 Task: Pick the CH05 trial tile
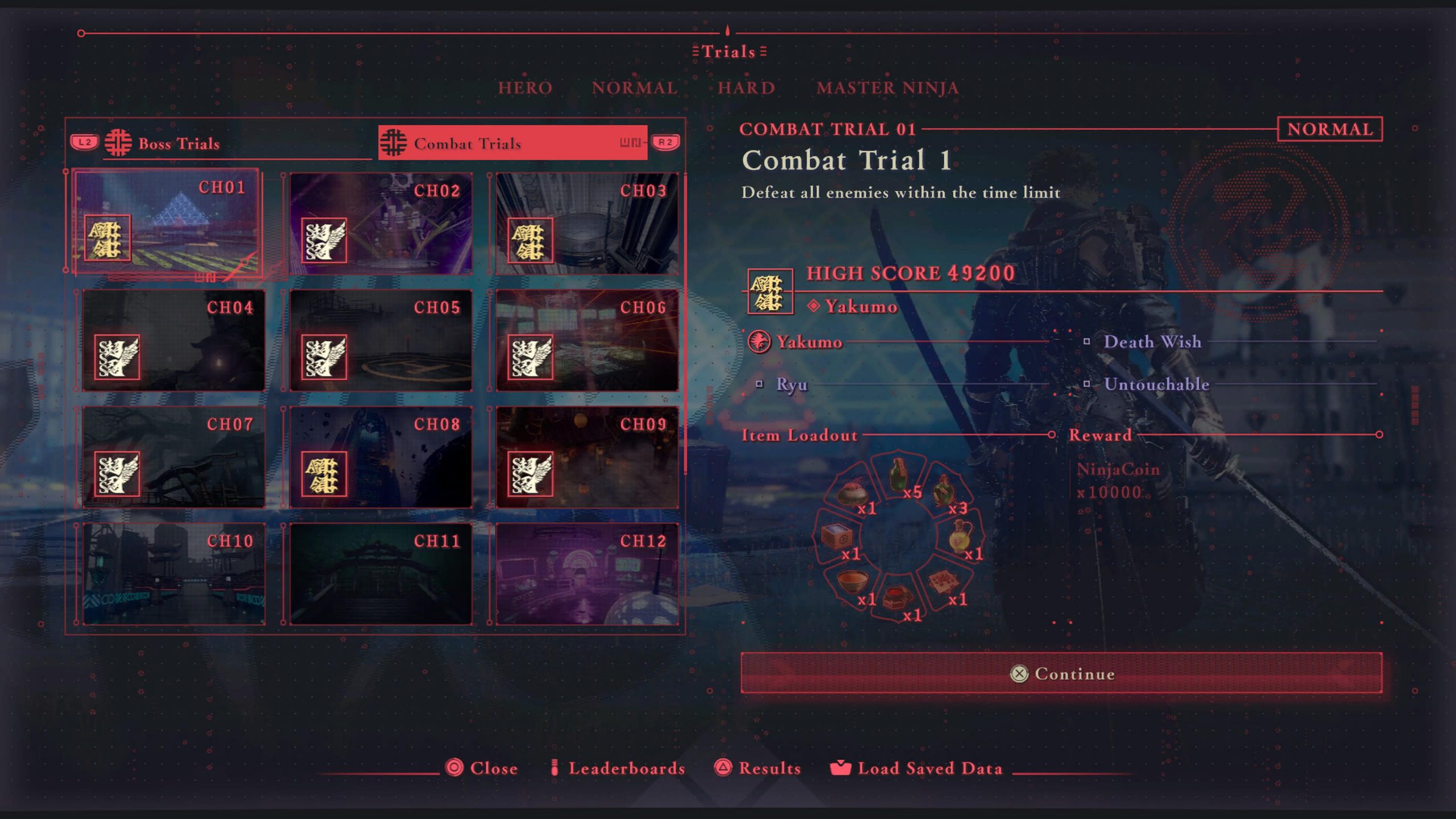pos(380,341)
